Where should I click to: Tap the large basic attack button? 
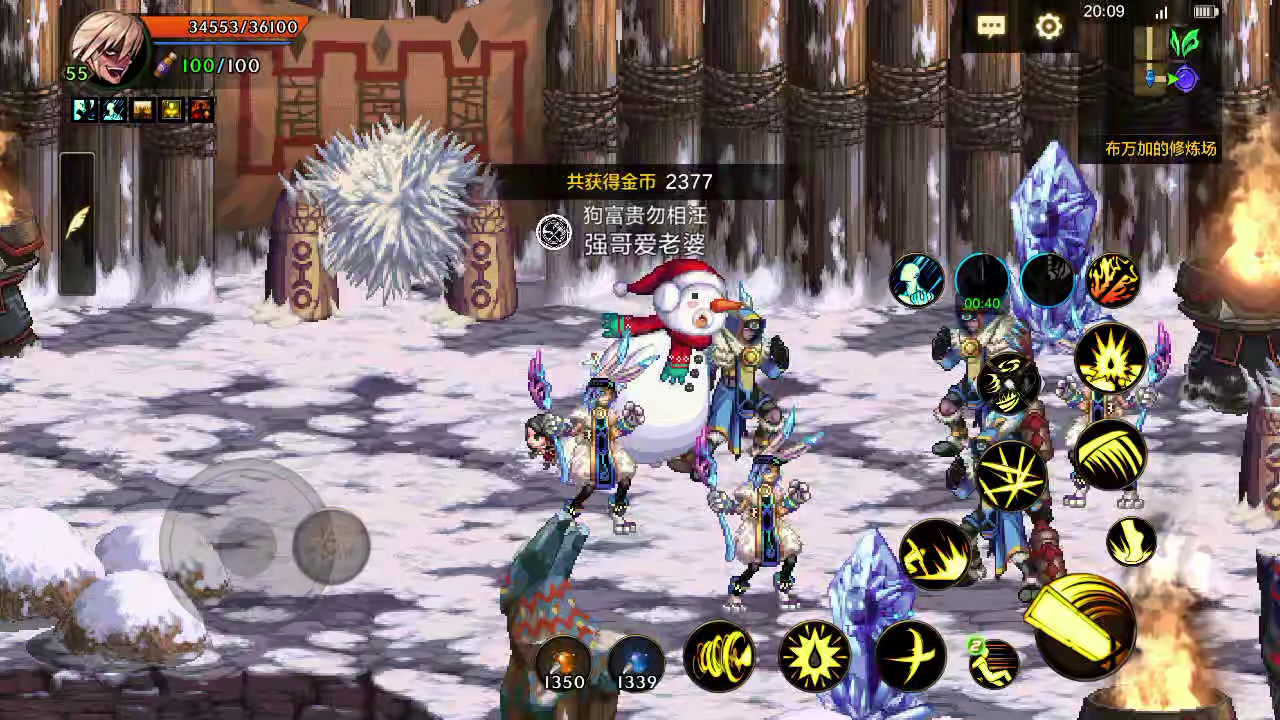point(1084,624)
